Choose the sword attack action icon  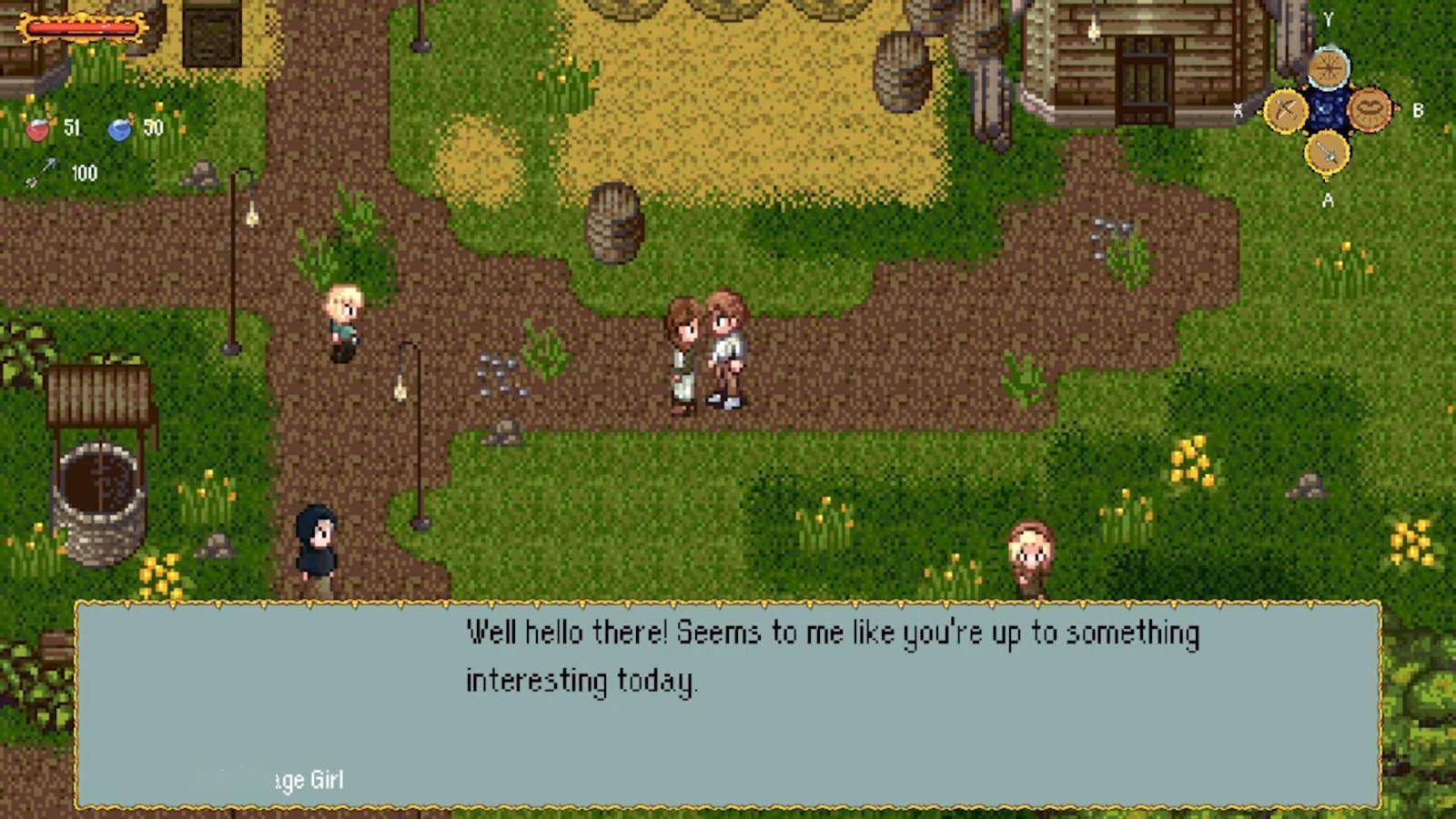[x=1327, y=152]
